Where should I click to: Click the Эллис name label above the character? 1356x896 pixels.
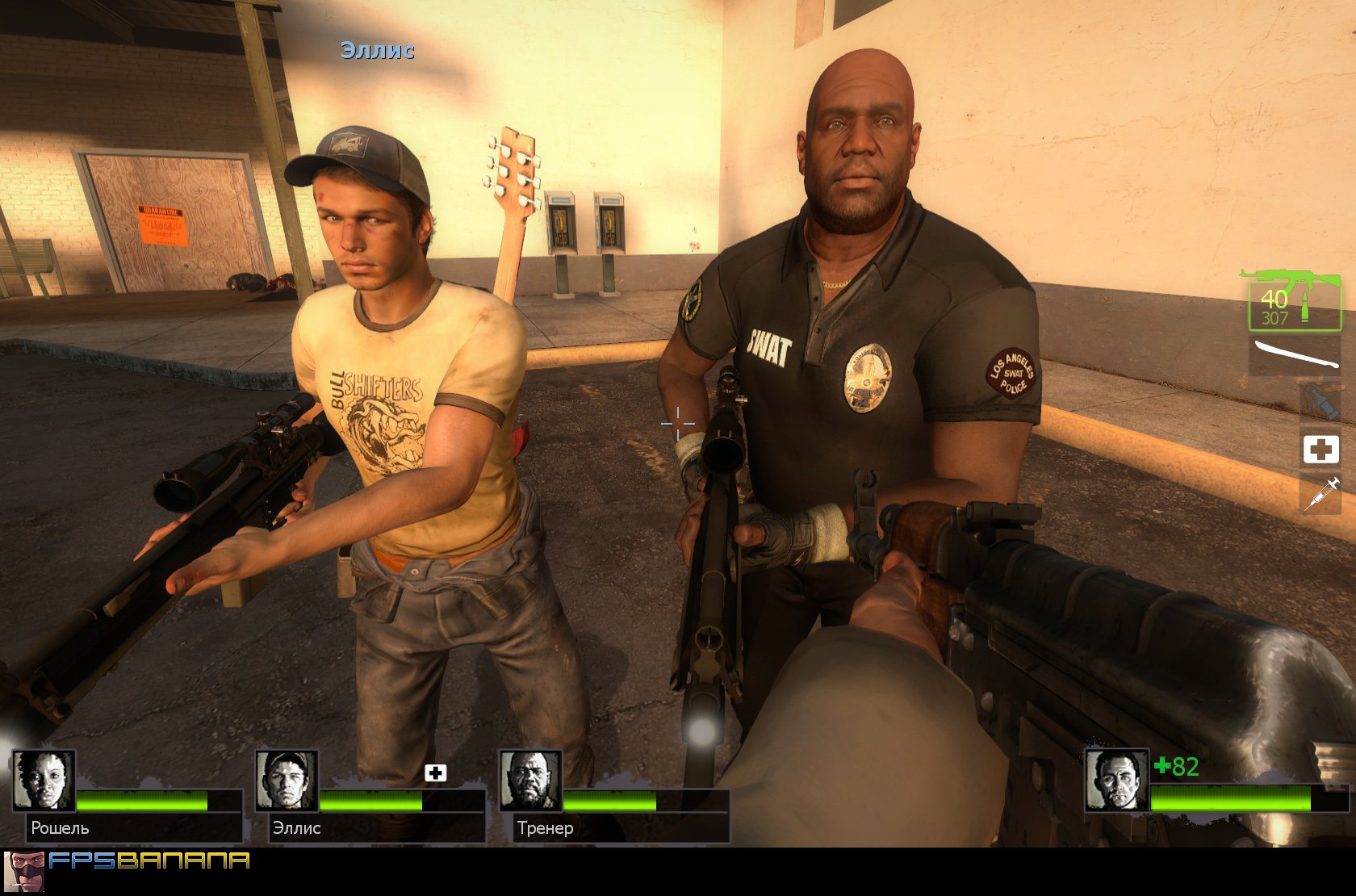pos(376,52)
